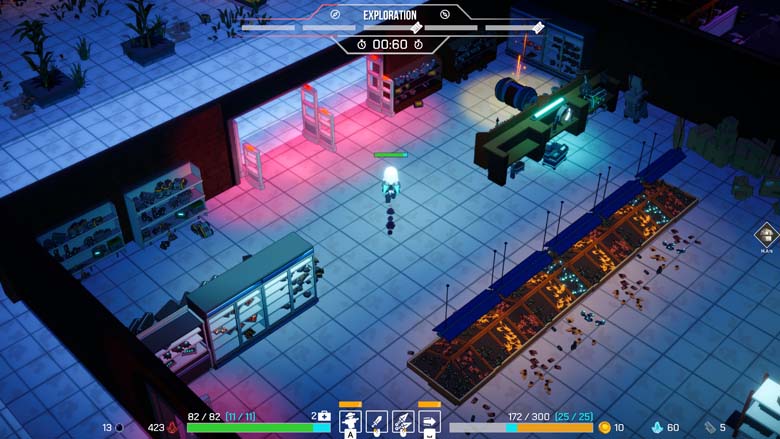Click the M.A.N diamond marker
Image resolution: width=780 pixels, height=439 pixels.
(x=767, y=236)
